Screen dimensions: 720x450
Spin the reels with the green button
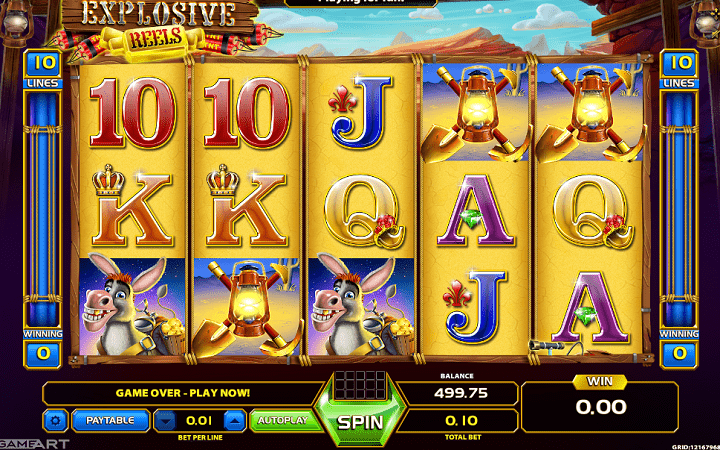point(359,420)
